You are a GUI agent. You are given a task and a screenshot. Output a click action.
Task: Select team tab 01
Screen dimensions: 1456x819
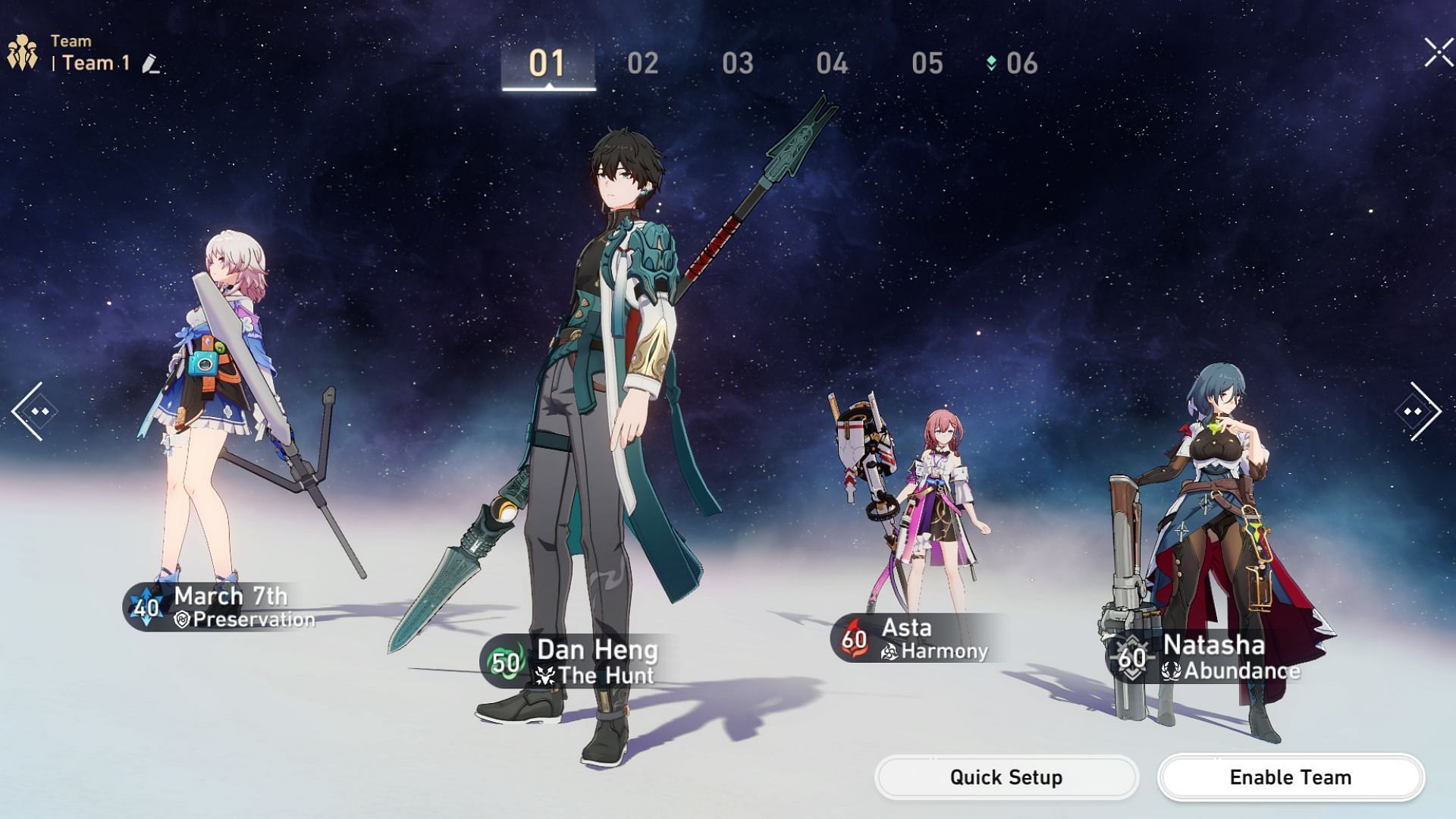tap(548, 64)
